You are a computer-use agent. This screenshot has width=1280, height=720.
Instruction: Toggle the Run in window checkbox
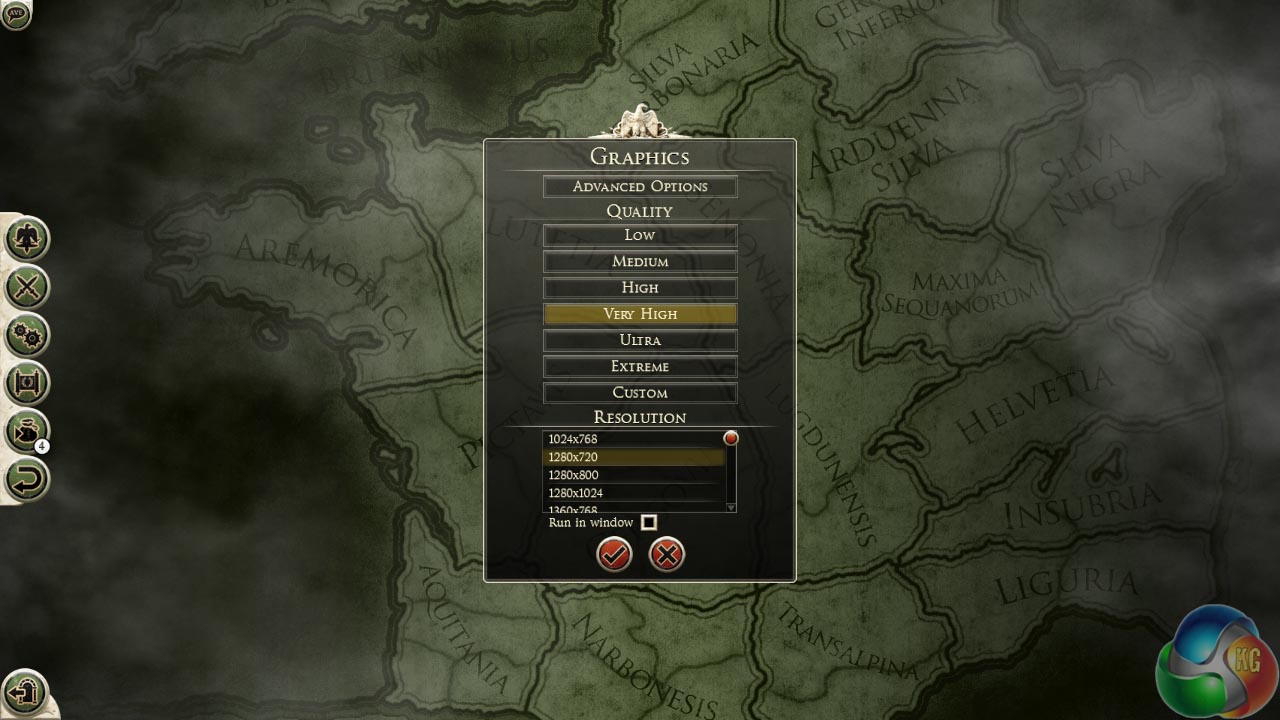click(649, 522)
